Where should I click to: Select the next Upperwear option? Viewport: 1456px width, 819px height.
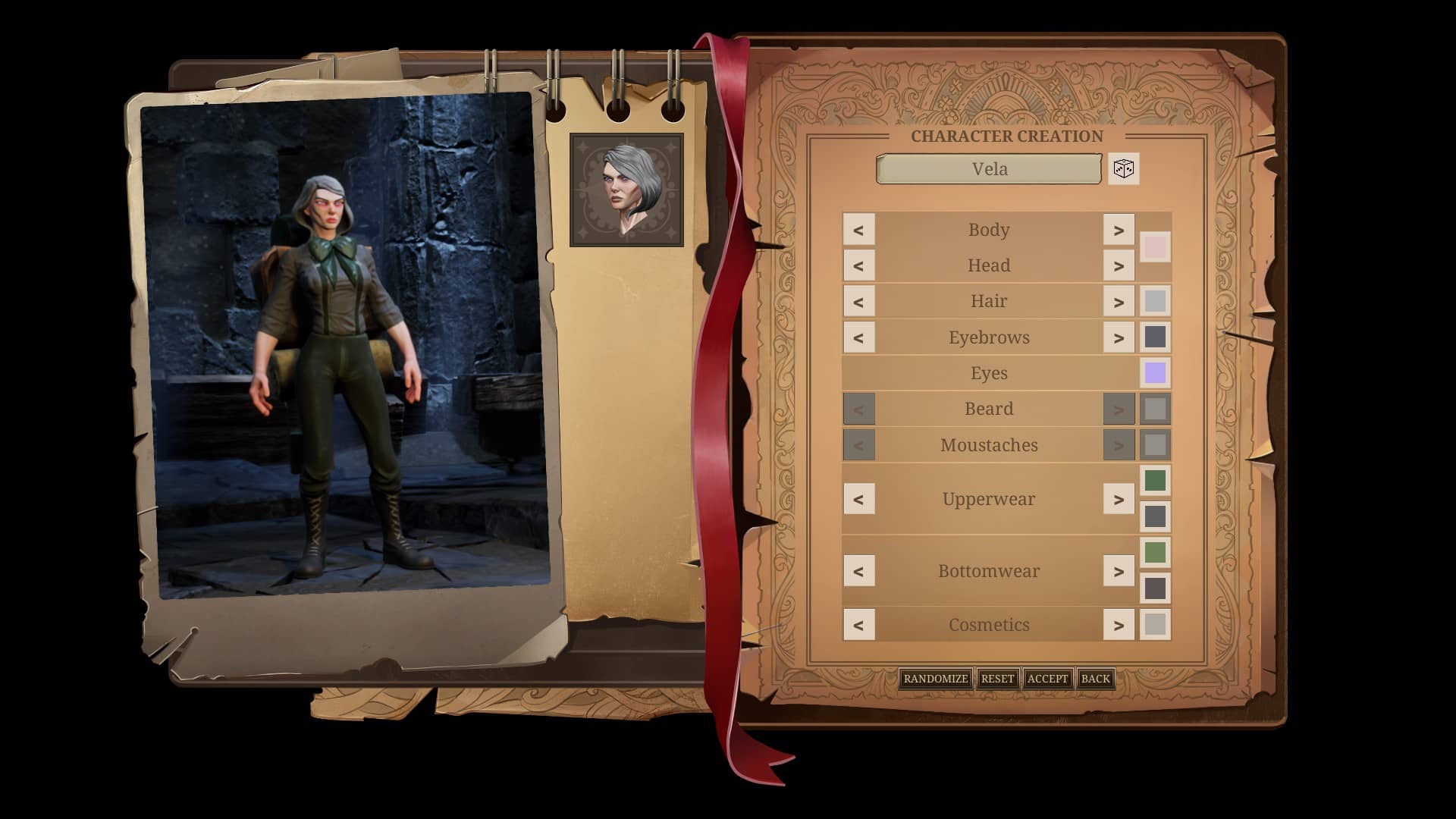tap(1119, 499)
